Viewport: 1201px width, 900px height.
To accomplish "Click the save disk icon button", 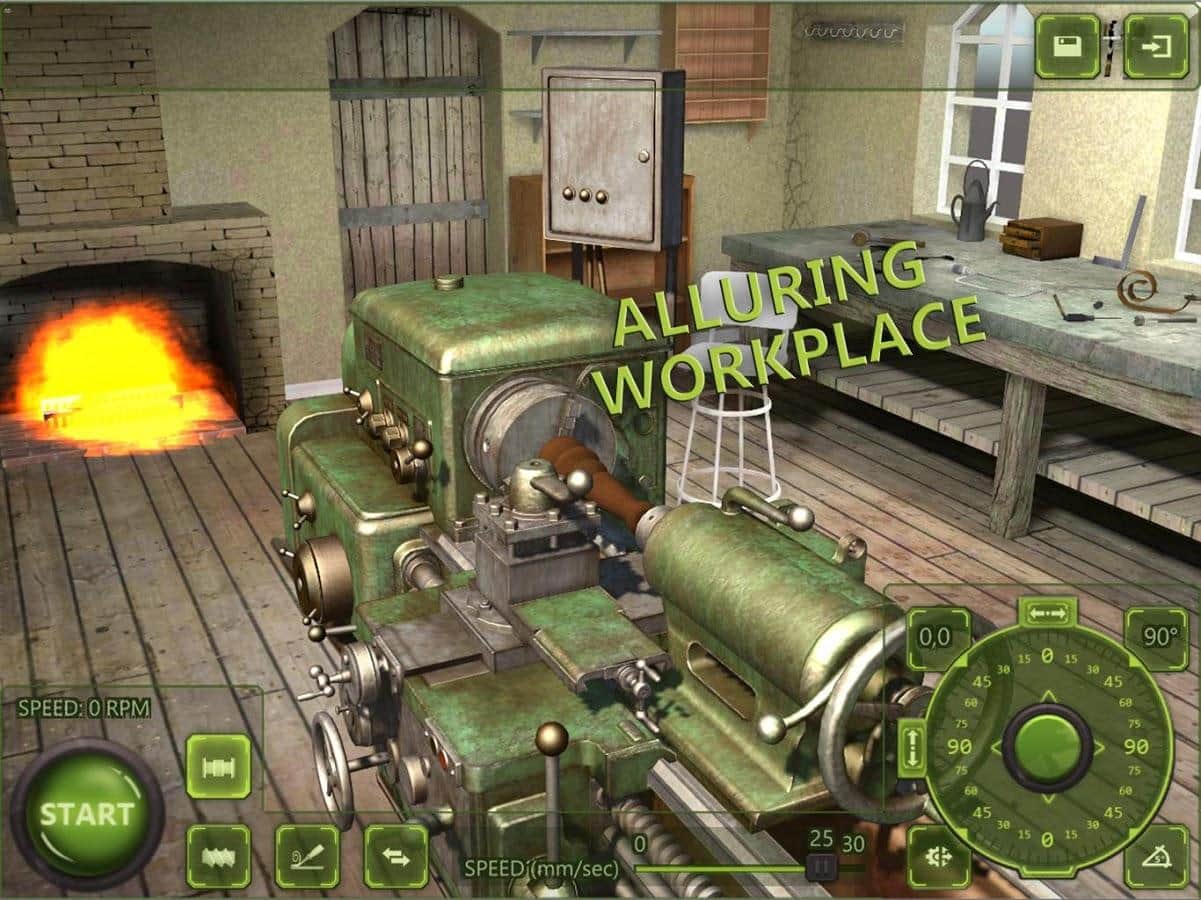I will tap(1067, 46).
